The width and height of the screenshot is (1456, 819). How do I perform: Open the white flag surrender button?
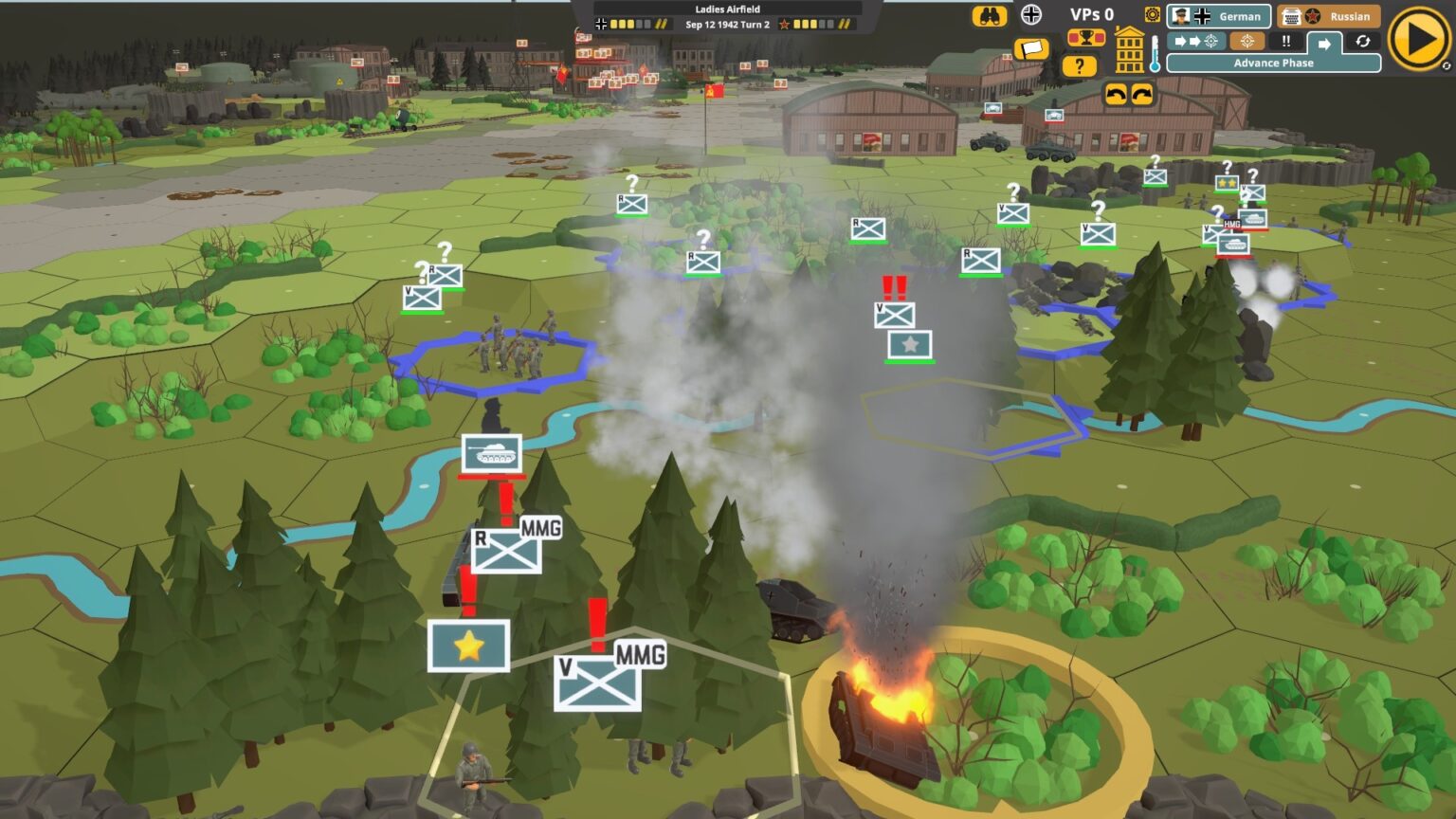coord(1031,48)
